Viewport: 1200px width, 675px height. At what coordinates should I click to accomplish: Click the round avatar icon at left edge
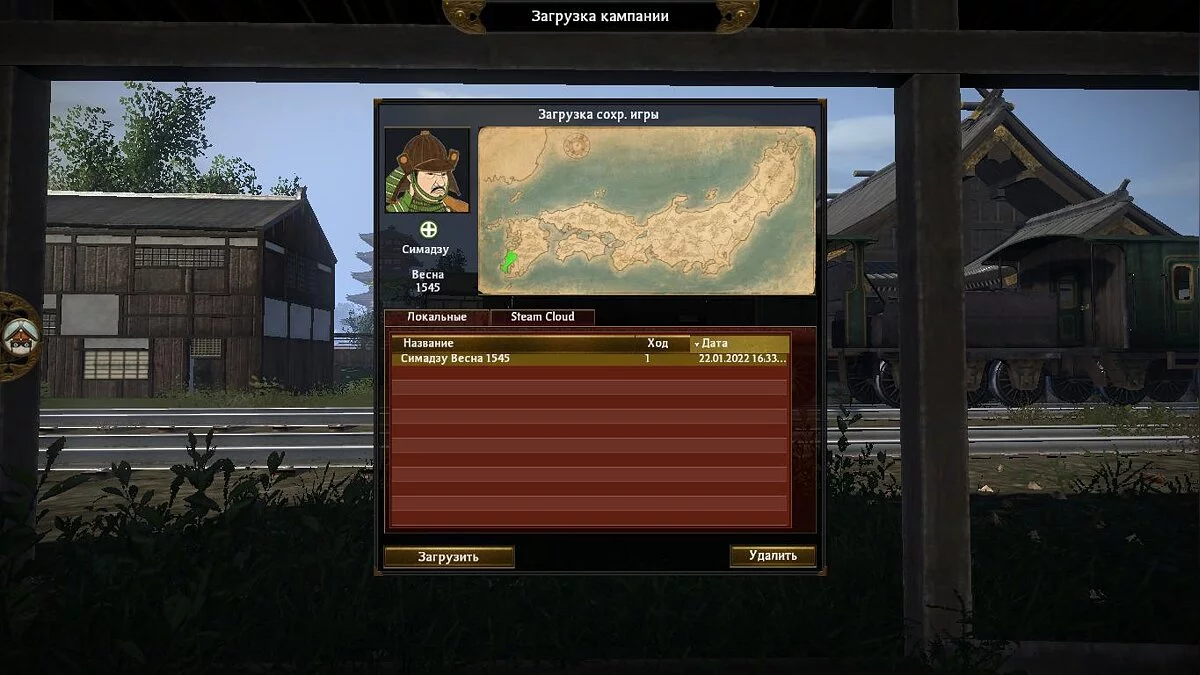[x=16, y=336]
